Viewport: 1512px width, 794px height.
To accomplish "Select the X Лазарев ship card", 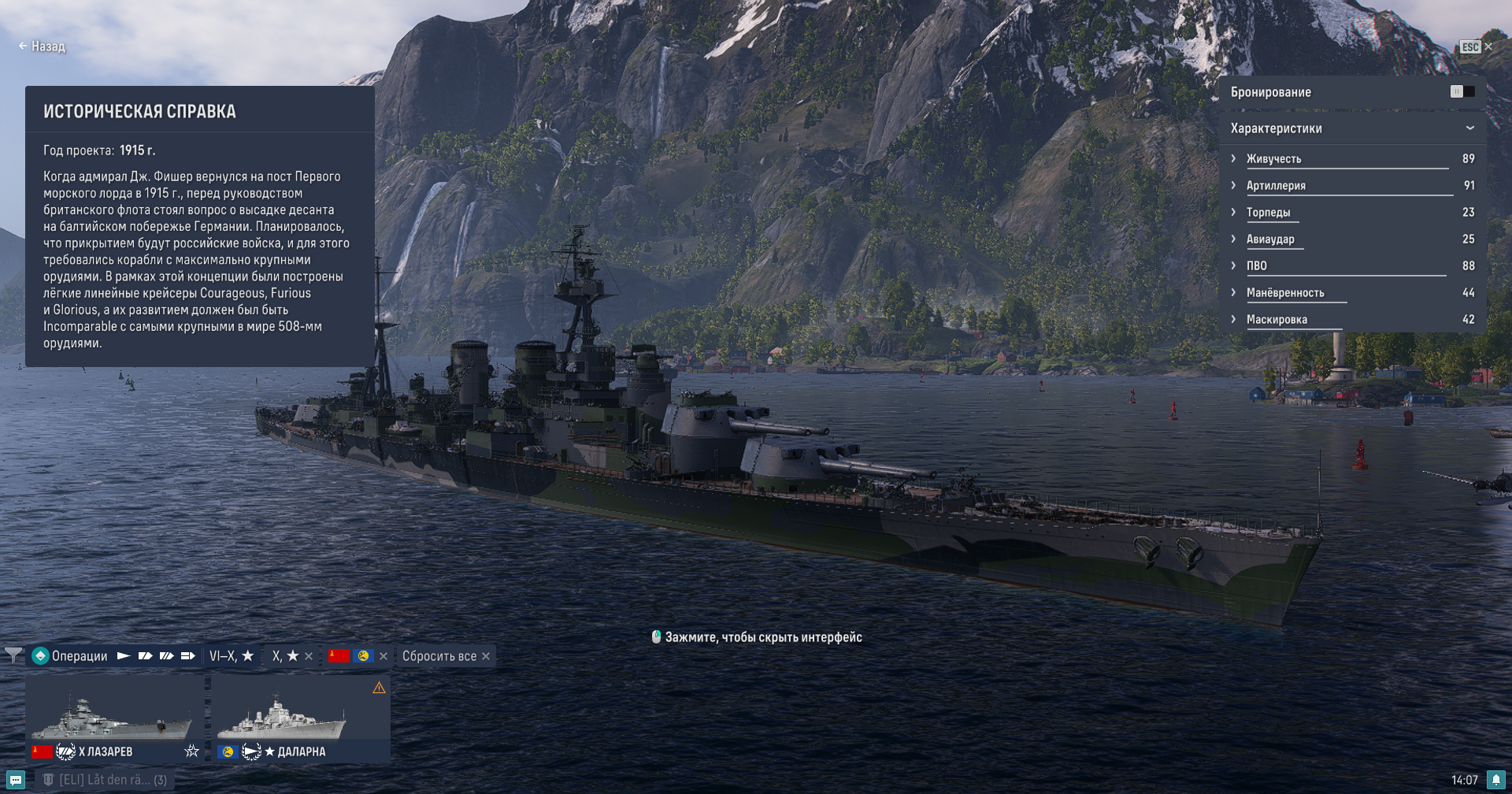I will tap(114, 718).
